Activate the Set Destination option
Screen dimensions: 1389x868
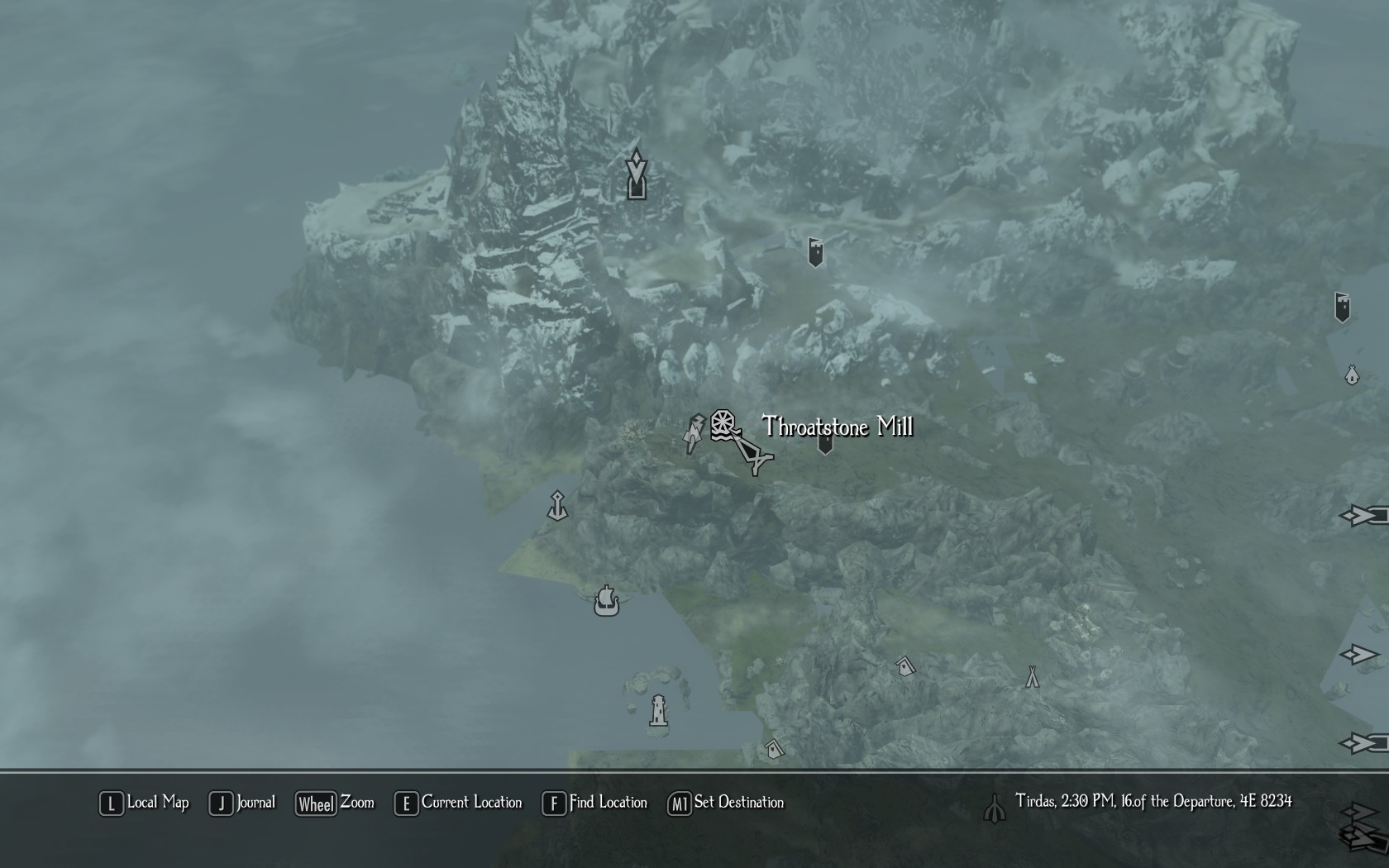[x=726, y=803]
